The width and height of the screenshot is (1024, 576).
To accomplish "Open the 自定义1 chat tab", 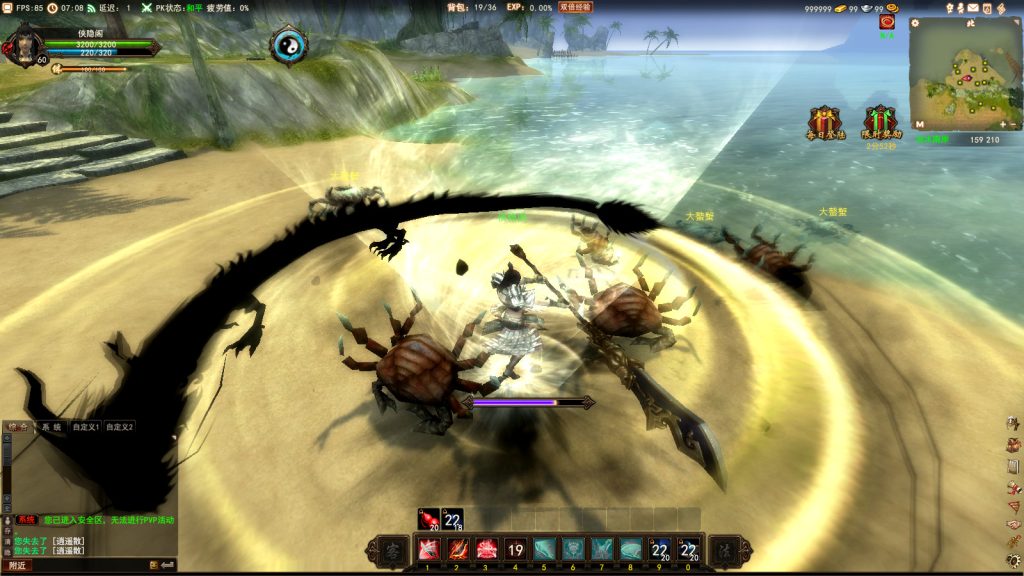I will pos(87,427).
